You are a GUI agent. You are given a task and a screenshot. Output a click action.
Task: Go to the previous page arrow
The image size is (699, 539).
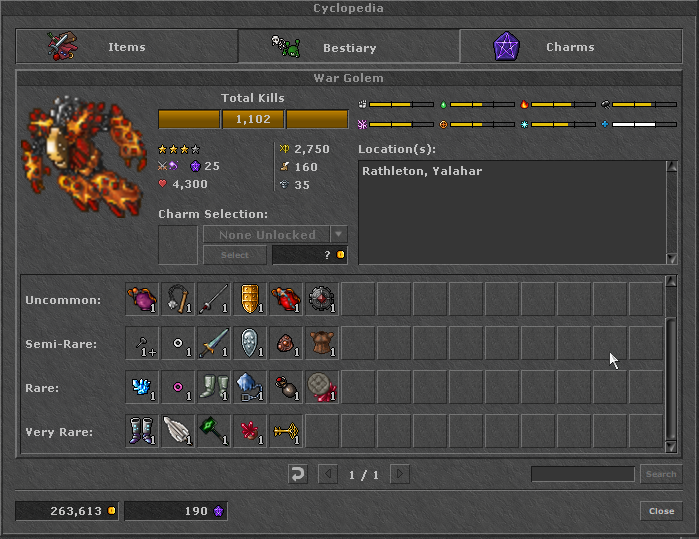coord(327,474)
